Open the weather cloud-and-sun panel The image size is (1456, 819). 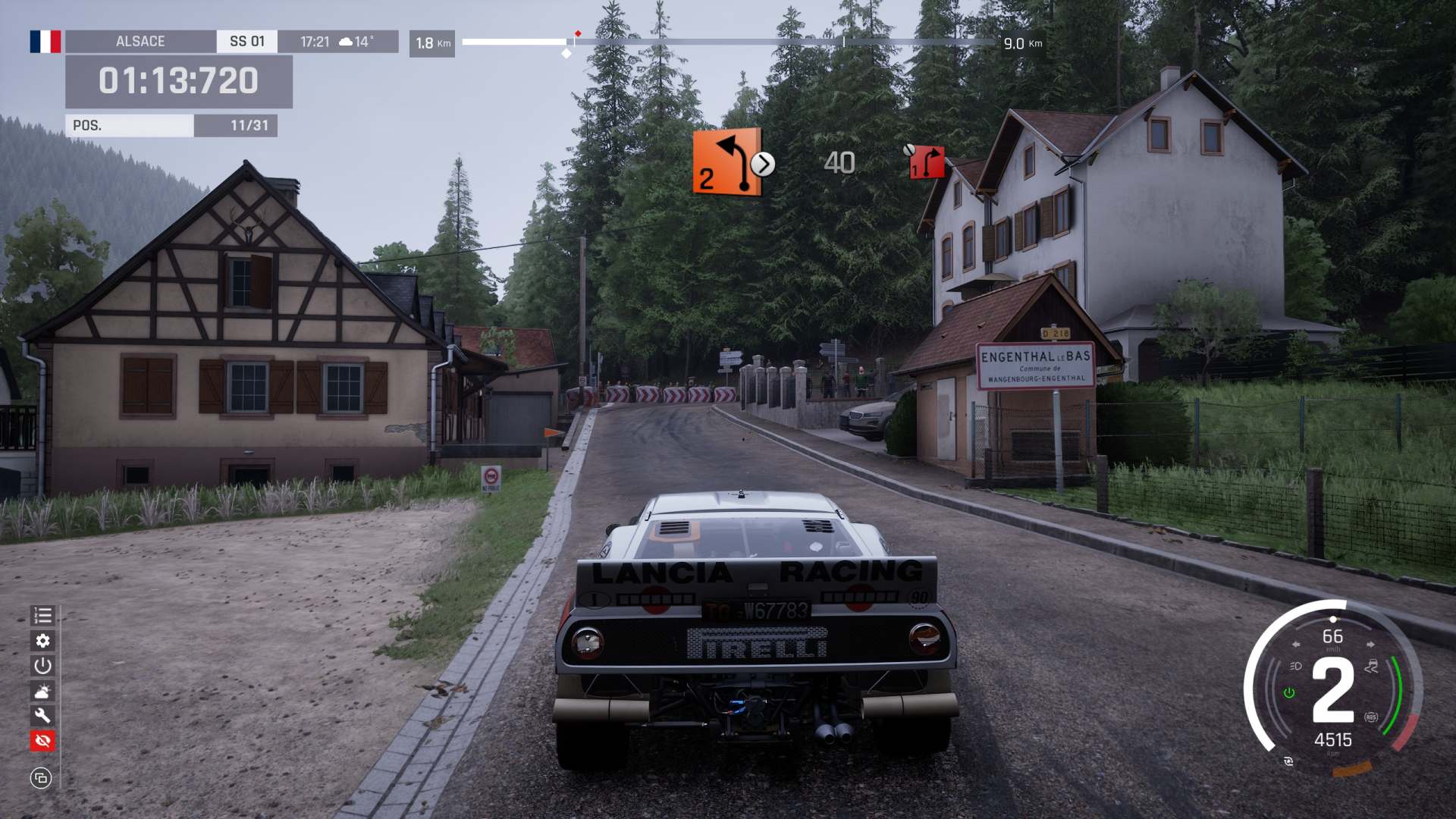42,691
